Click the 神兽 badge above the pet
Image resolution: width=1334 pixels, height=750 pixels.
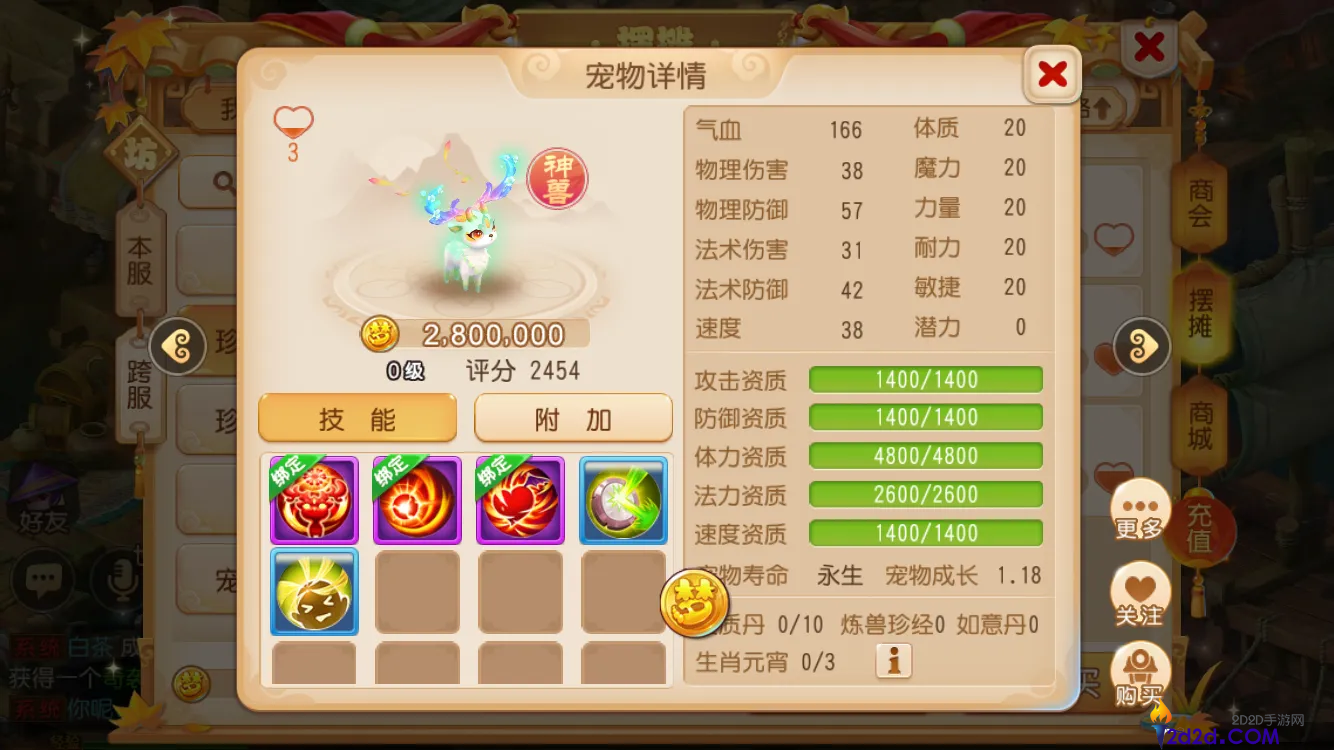pyautogui.click(x=555, y=178)
